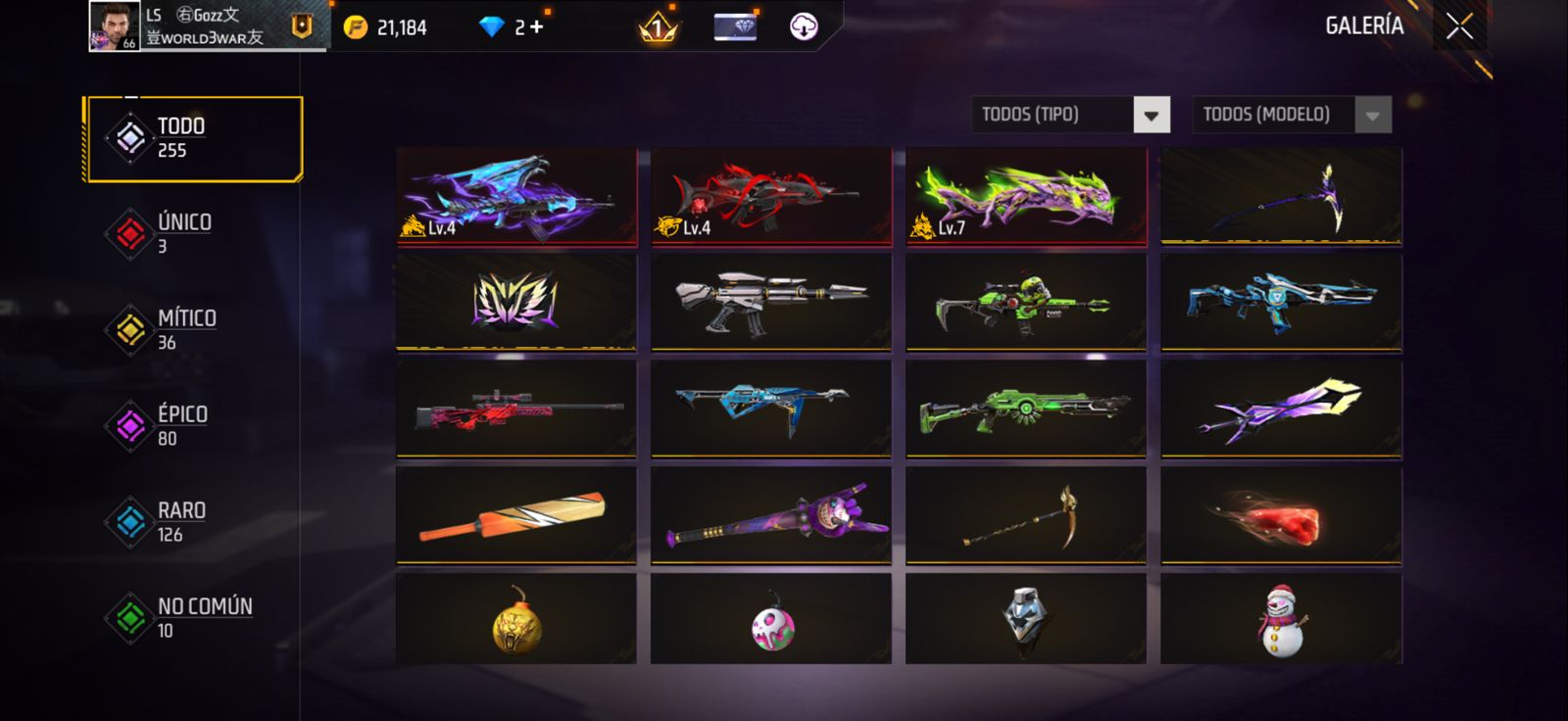Choose the green and purple Lv.7 weapon skin
The height and width of the screenshot is (721, 1568).
pos(1026,197)
